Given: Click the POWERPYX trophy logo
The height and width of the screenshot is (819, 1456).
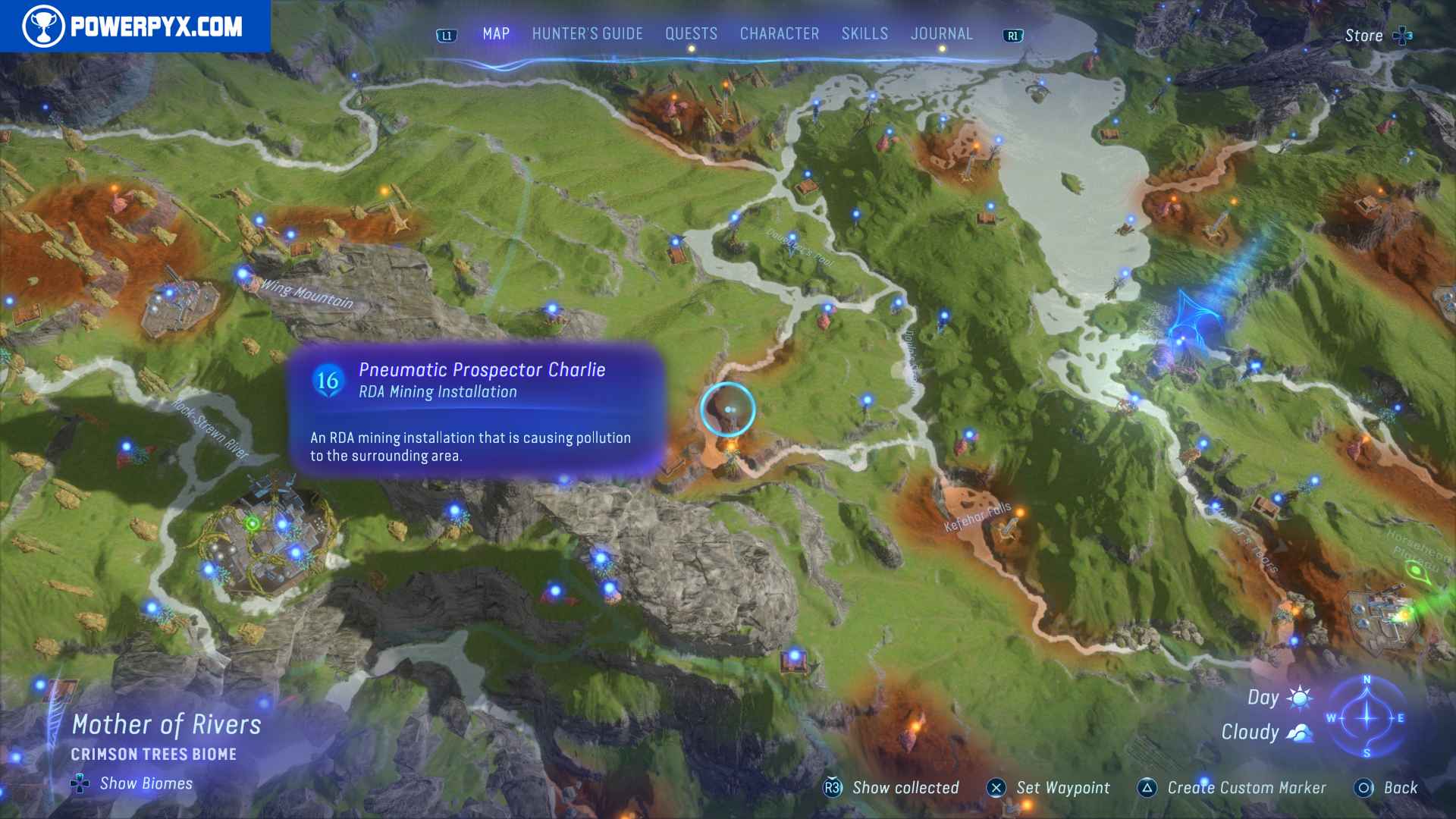Looking at the screenshot, I should [x=45, y=24].
